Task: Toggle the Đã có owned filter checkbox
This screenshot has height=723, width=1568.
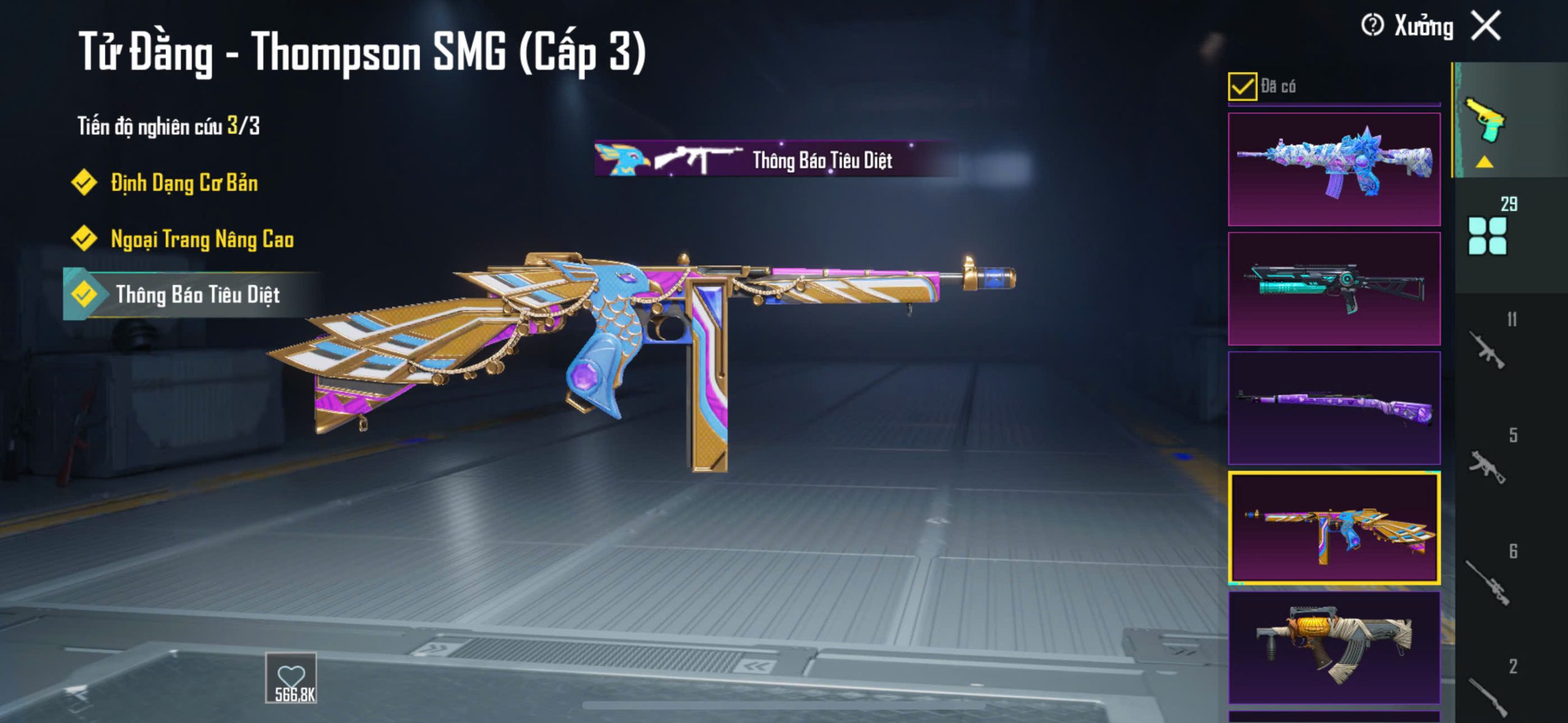Action: 1242,86
